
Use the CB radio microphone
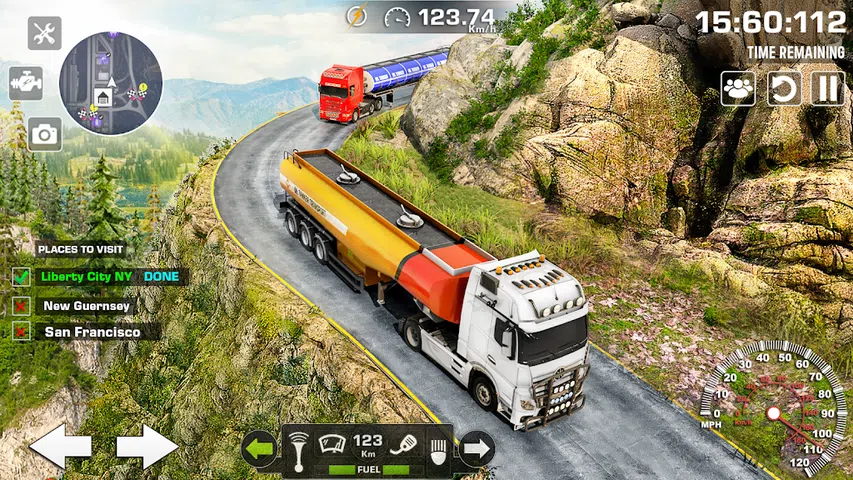[403, 444]
